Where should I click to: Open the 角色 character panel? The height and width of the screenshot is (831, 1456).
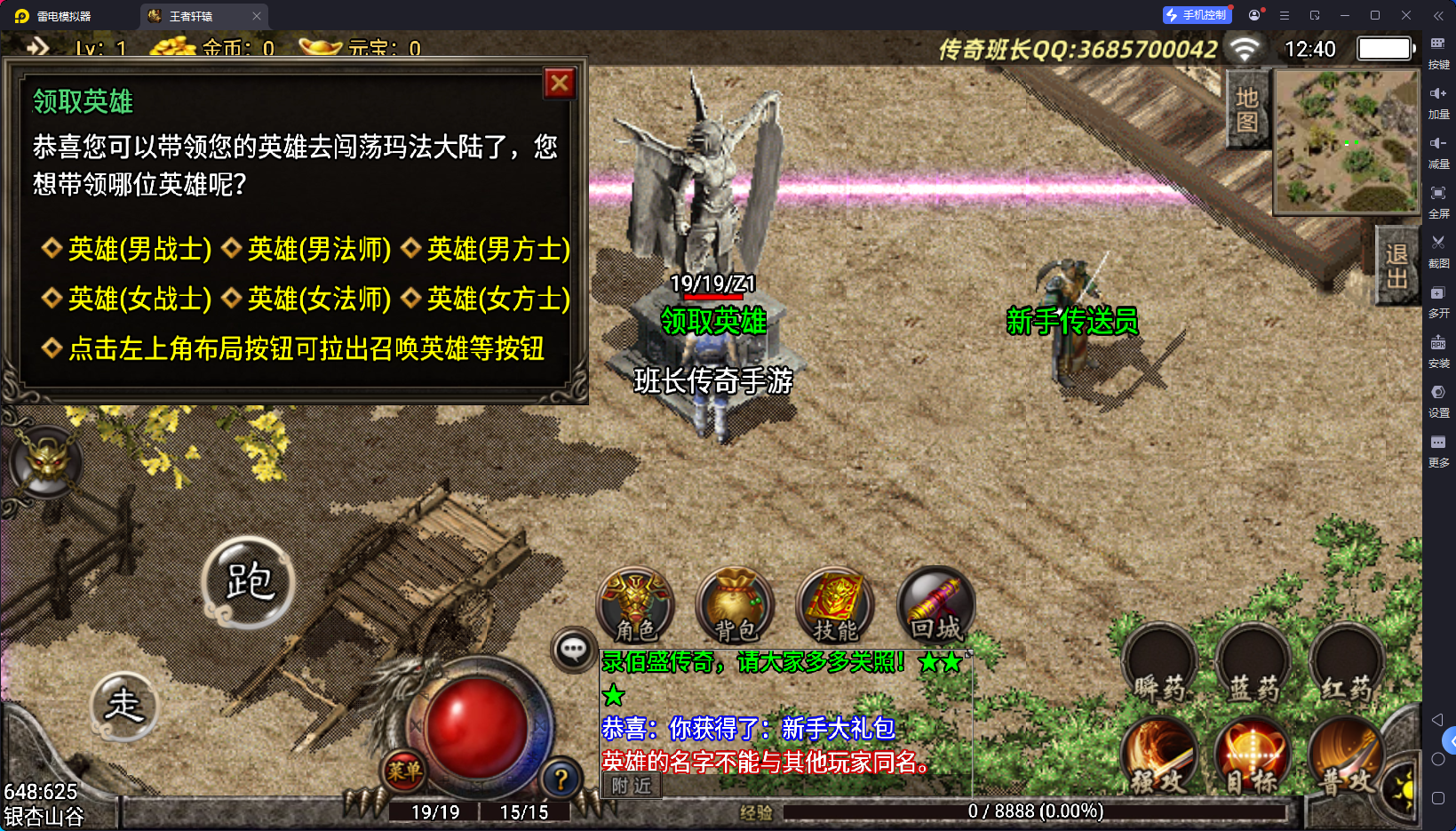[635, 605]
